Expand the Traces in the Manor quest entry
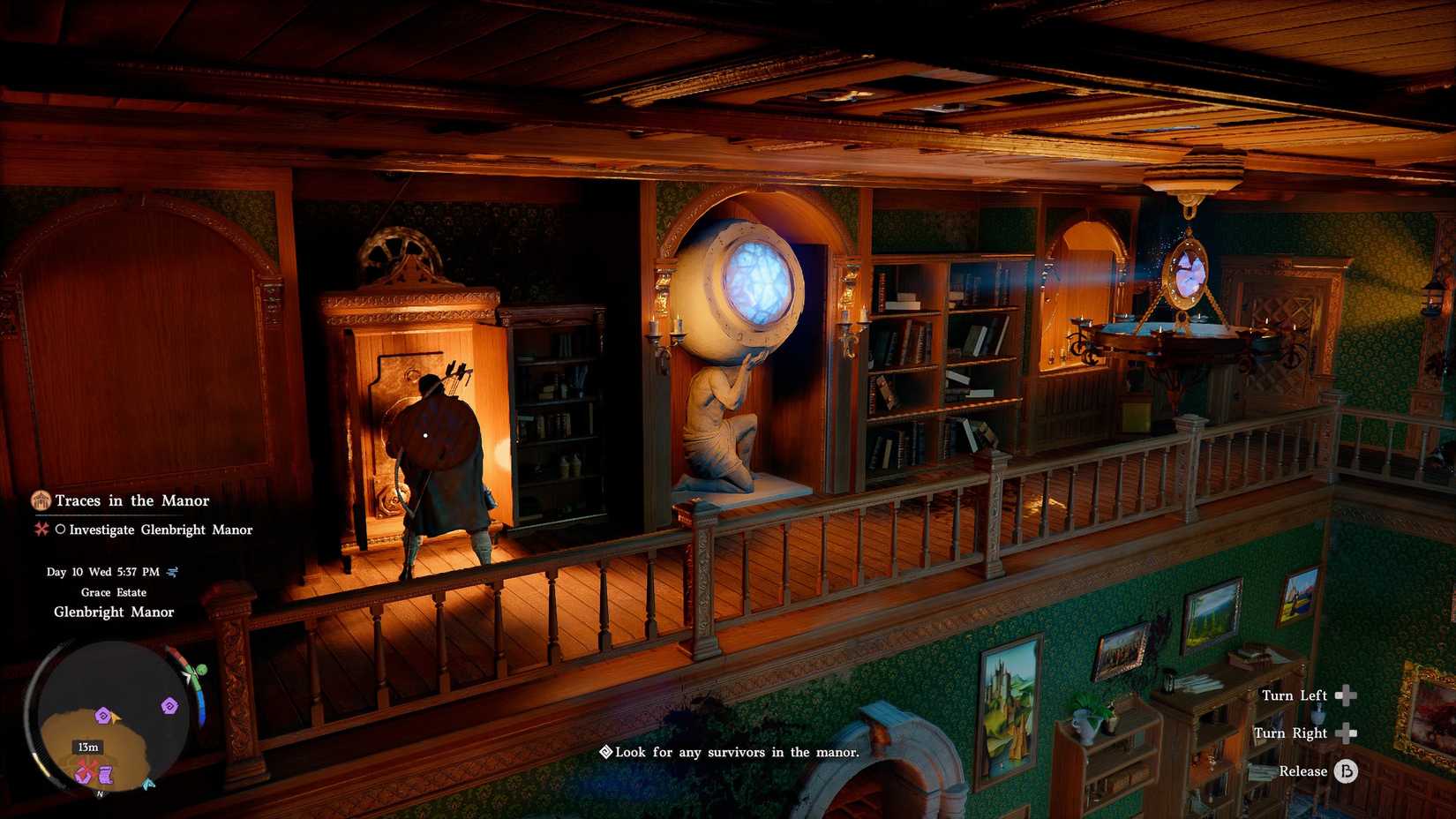The image size is (1456, 819). point(131,500)
